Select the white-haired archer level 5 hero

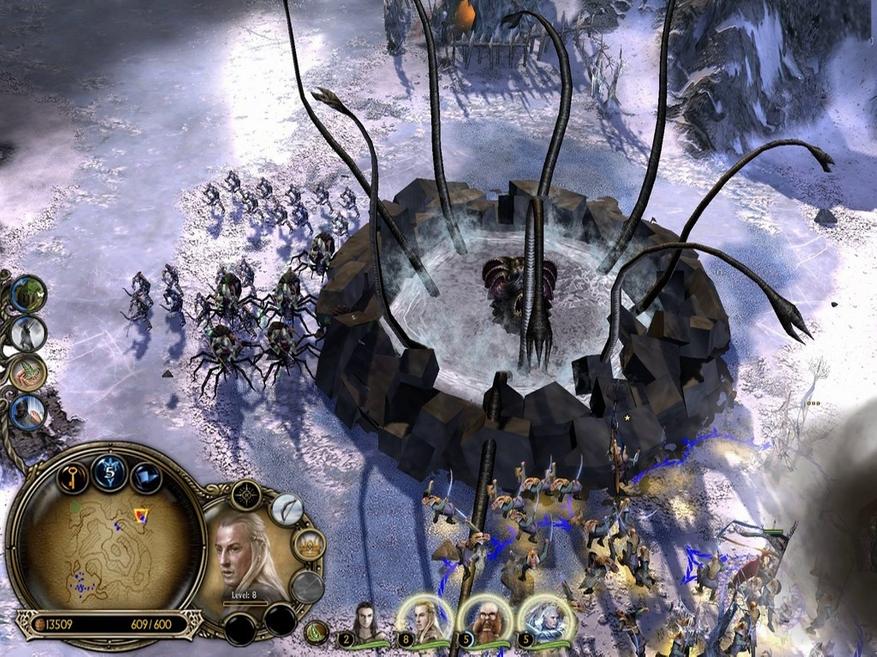click(541, 620)
